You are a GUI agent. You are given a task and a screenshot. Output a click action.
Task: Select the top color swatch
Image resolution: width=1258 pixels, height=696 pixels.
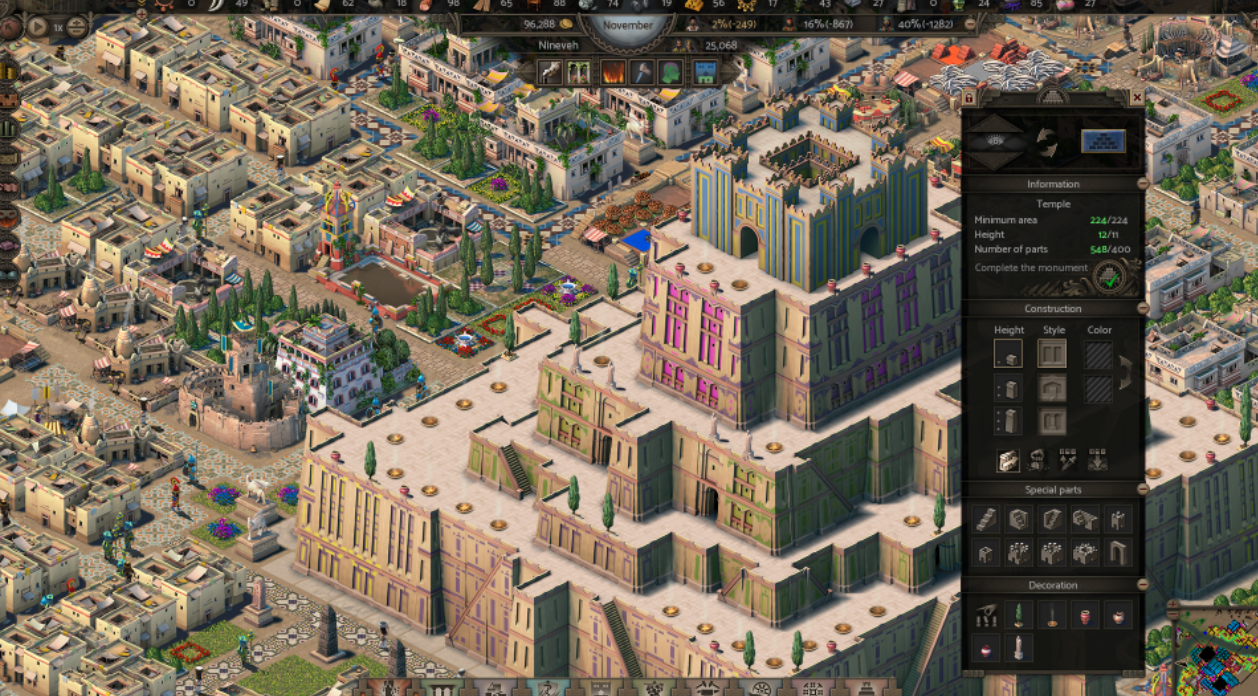coord(1099,355)
